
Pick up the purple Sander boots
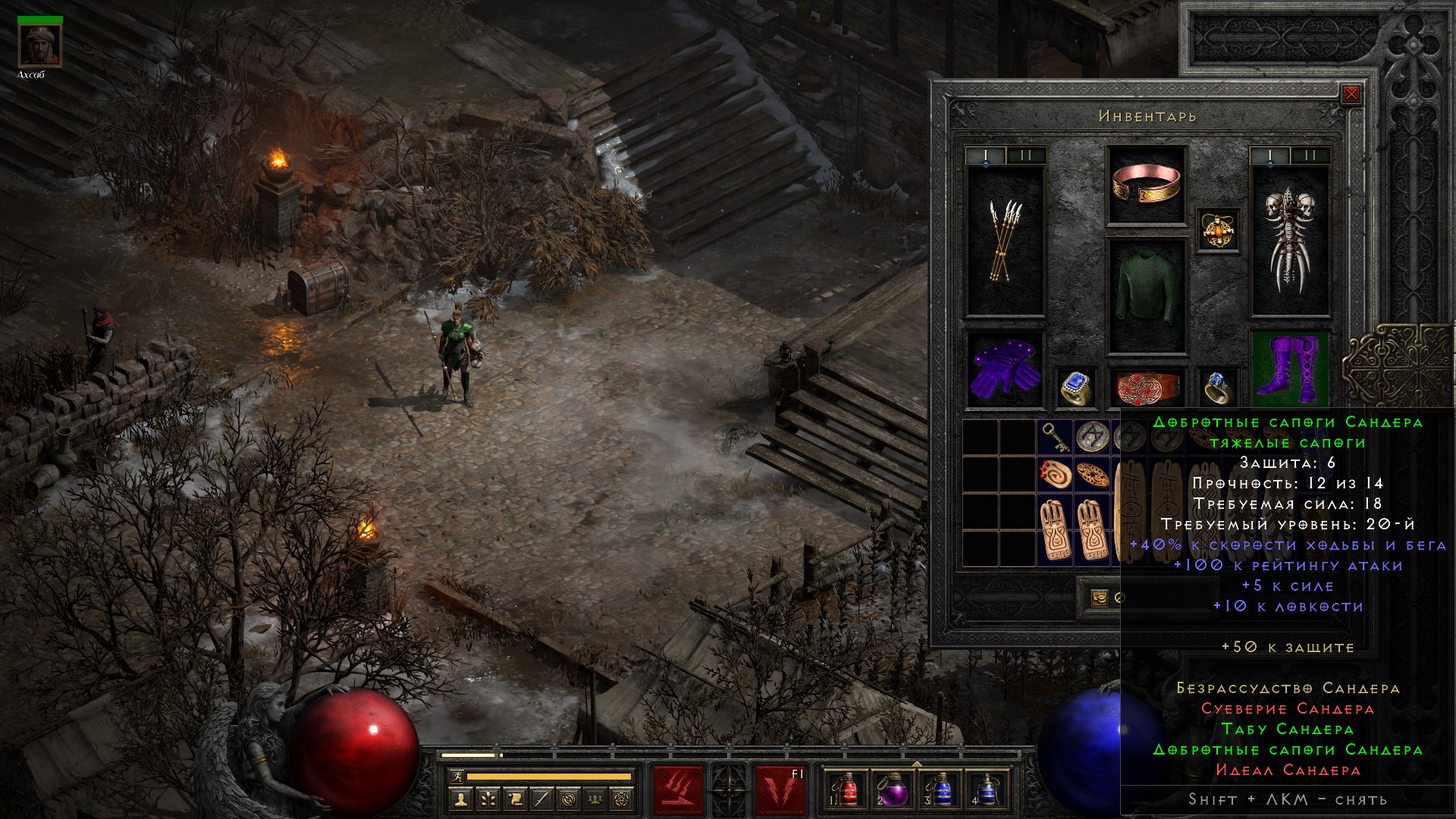point(1288,369)
